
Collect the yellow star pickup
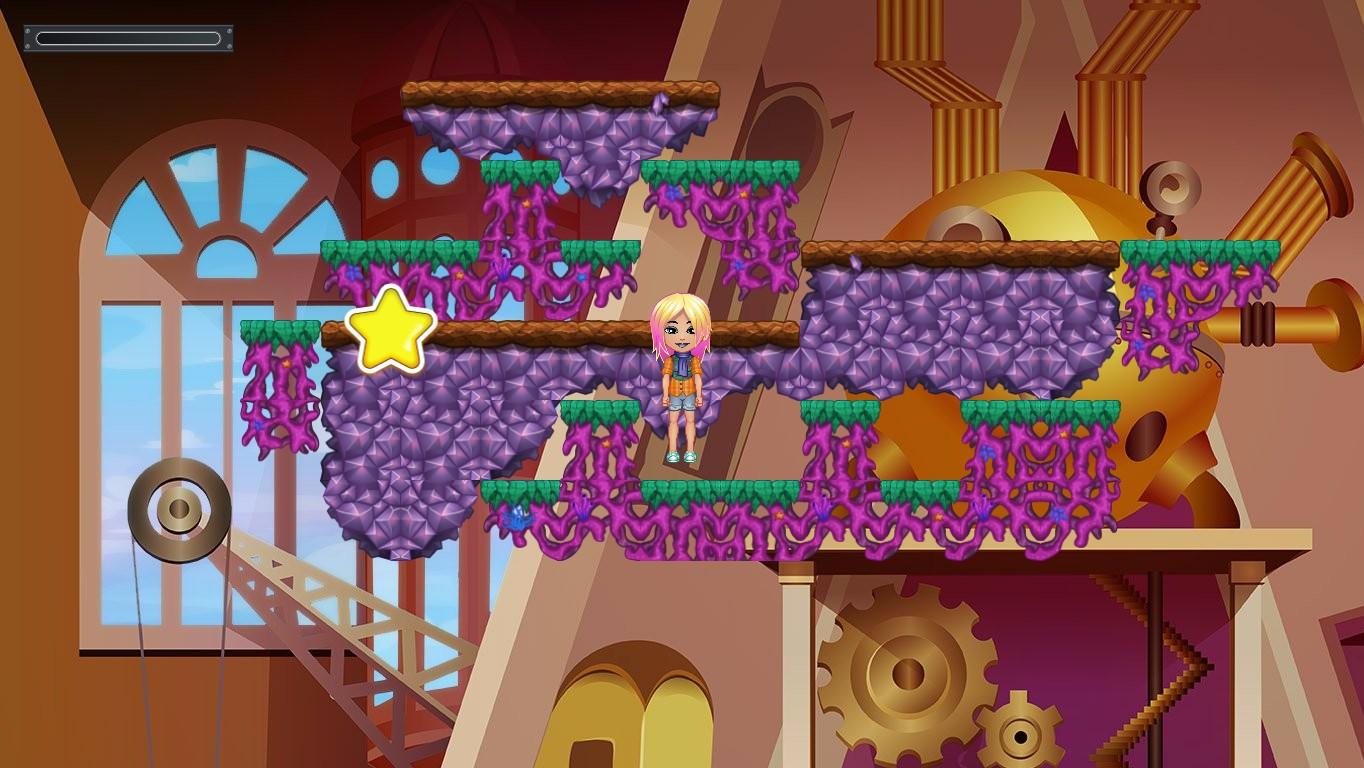(x=394, y=328)
